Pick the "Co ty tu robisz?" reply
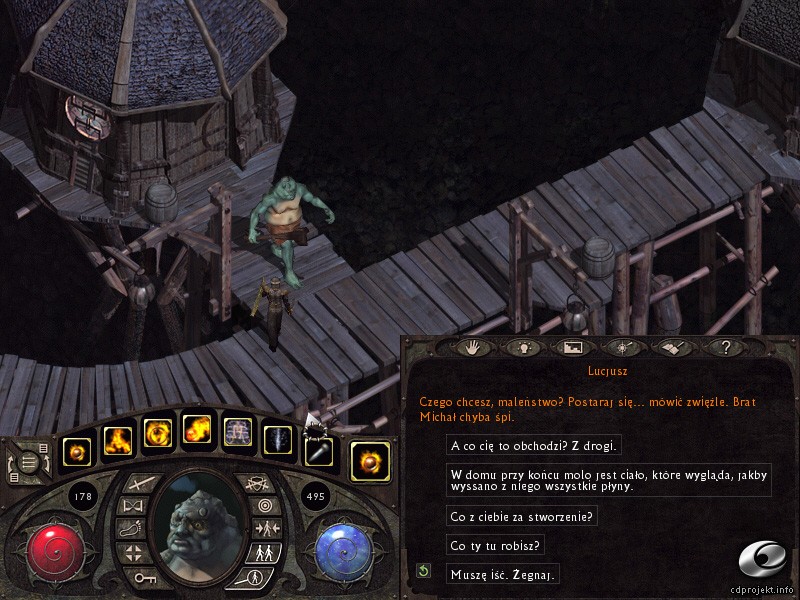800x600 pixels. tap(496, 546)
